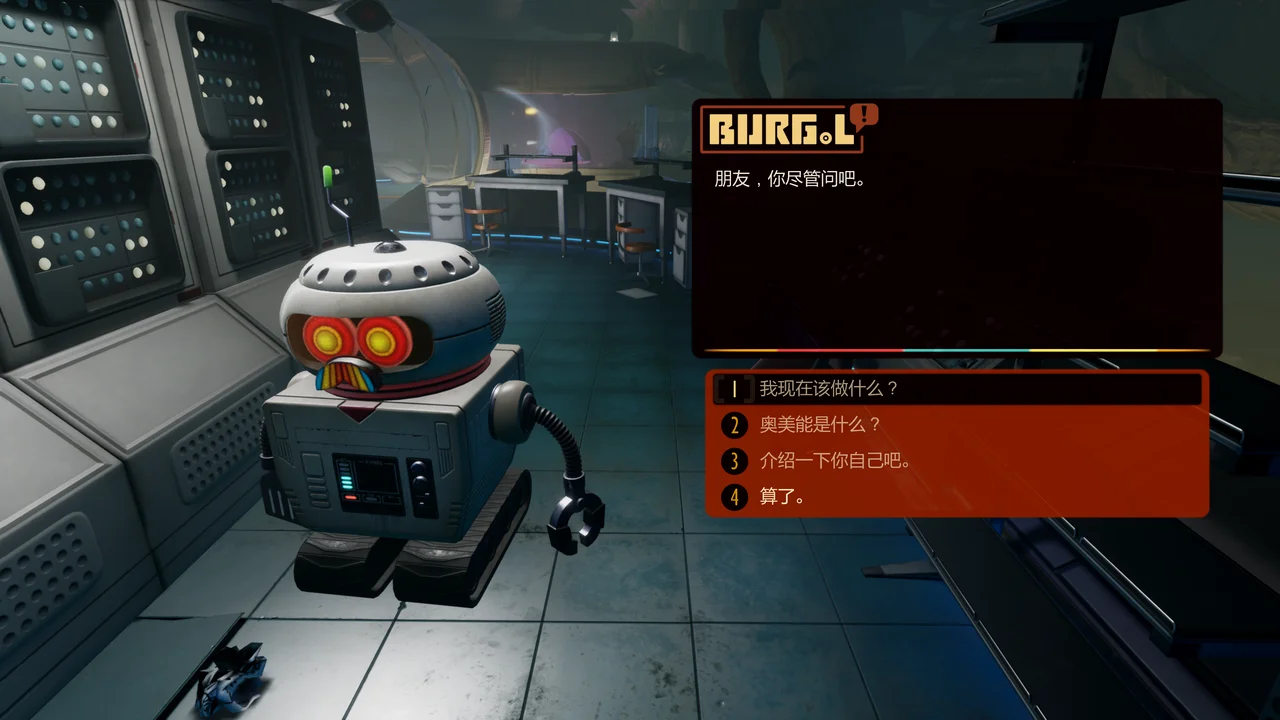Image resolution: width=1280 pixels, height=720 pixels.
Task: Select "介绍一下你自己吧。" dialogue option
Action: [x=835, y=461]
